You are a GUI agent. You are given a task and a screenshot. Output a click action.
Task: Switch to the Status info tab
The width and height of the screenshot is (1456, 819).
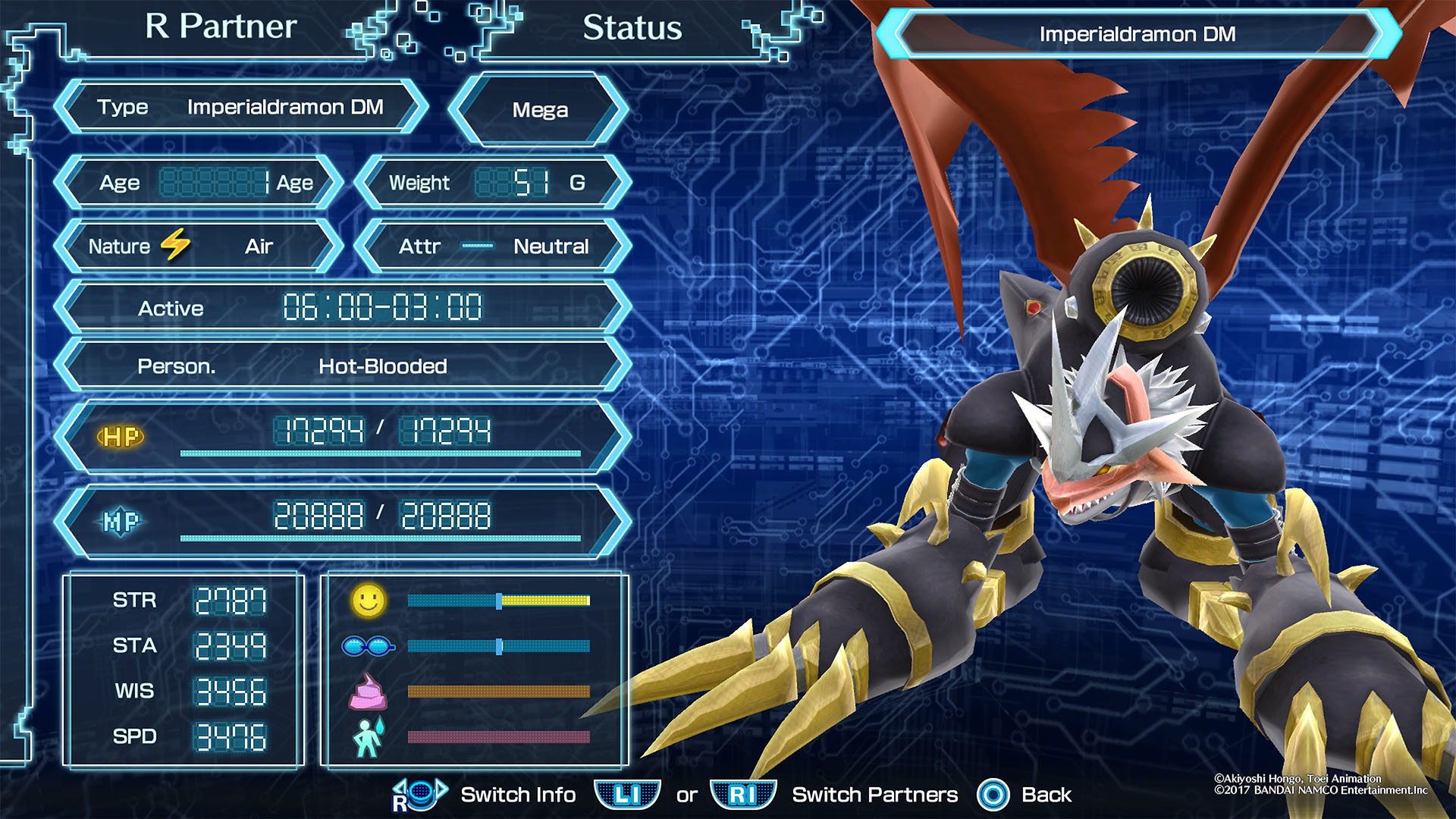pos(632,29)
